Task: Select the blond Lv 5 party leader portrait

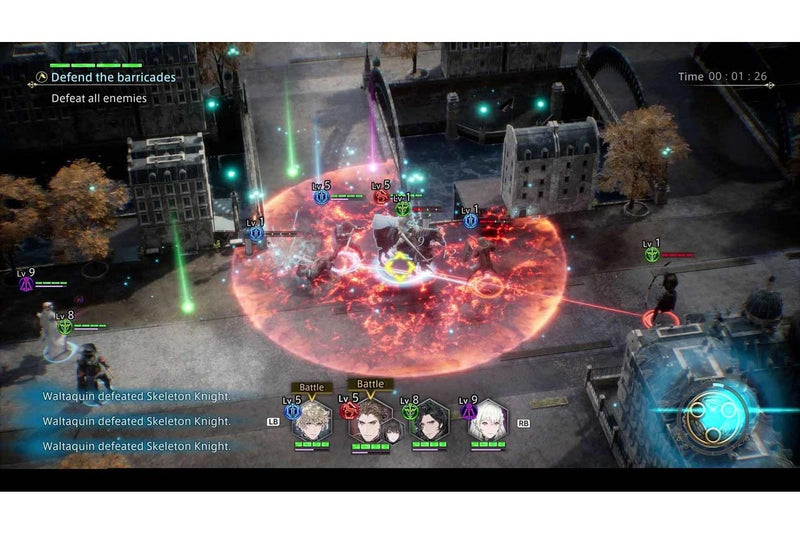Action: (x=313, y=421)
